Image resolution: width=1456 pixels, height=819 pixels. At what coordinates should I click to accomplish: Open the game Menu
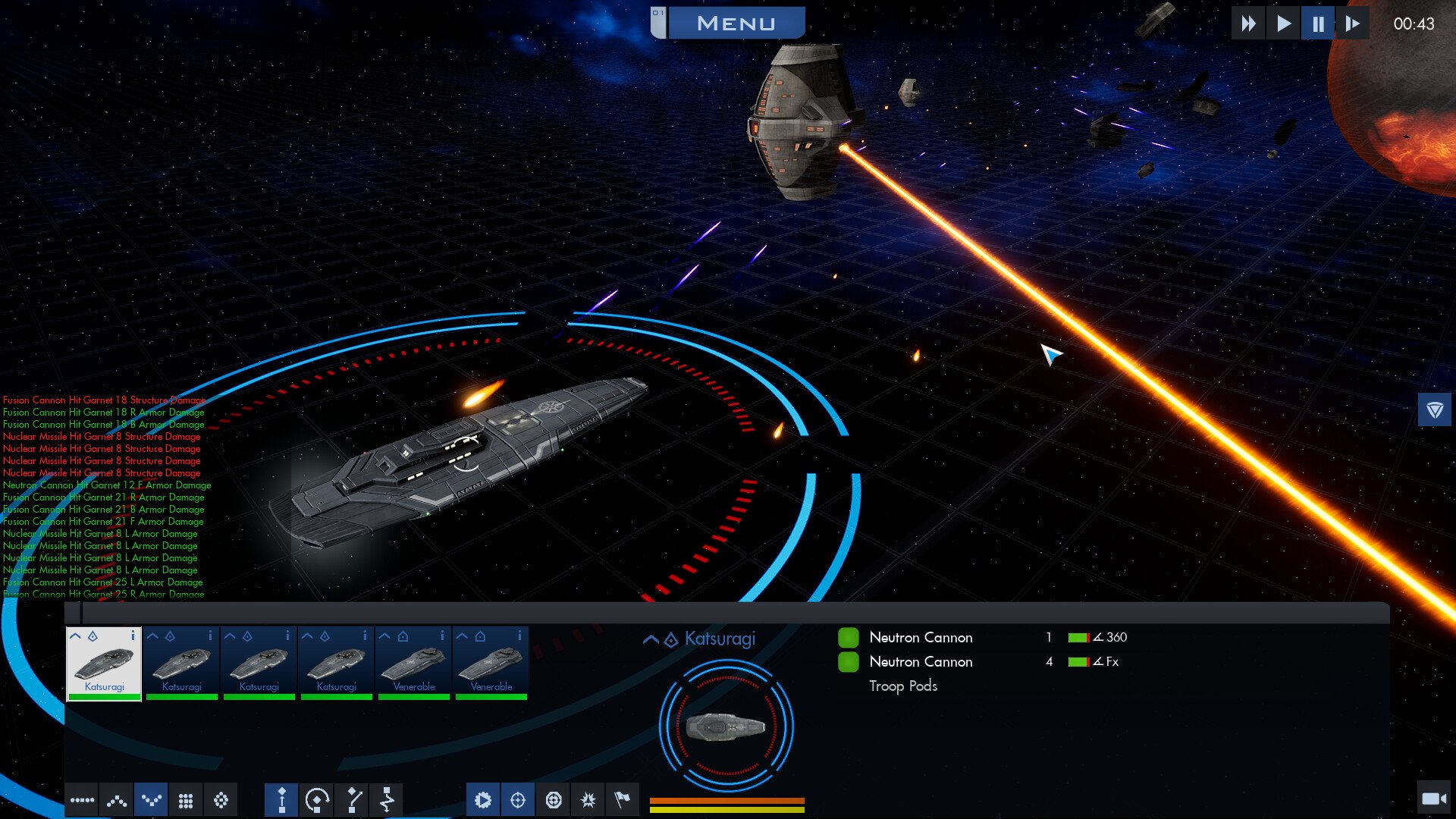tap(735, 24)
